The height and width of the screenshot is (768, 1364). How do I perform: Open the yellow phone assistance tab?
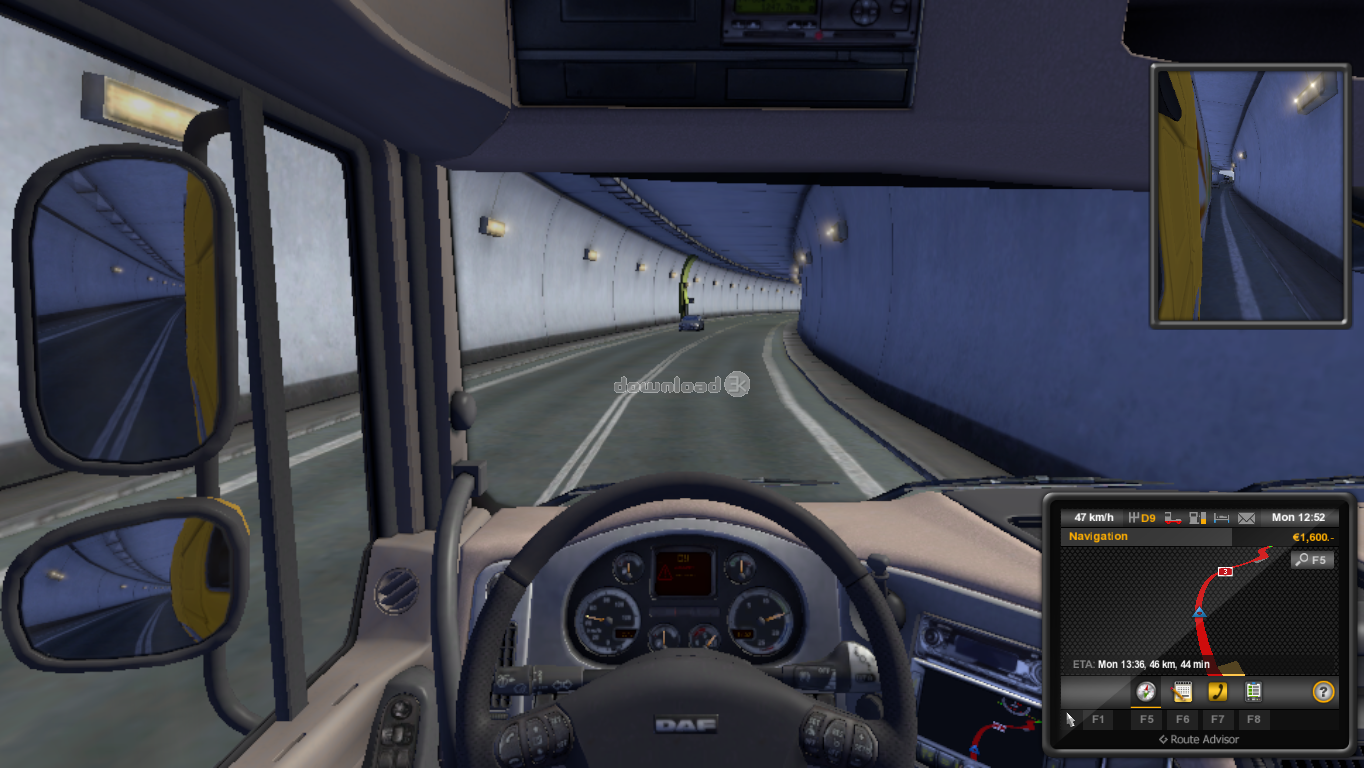tap(1217, 691)
